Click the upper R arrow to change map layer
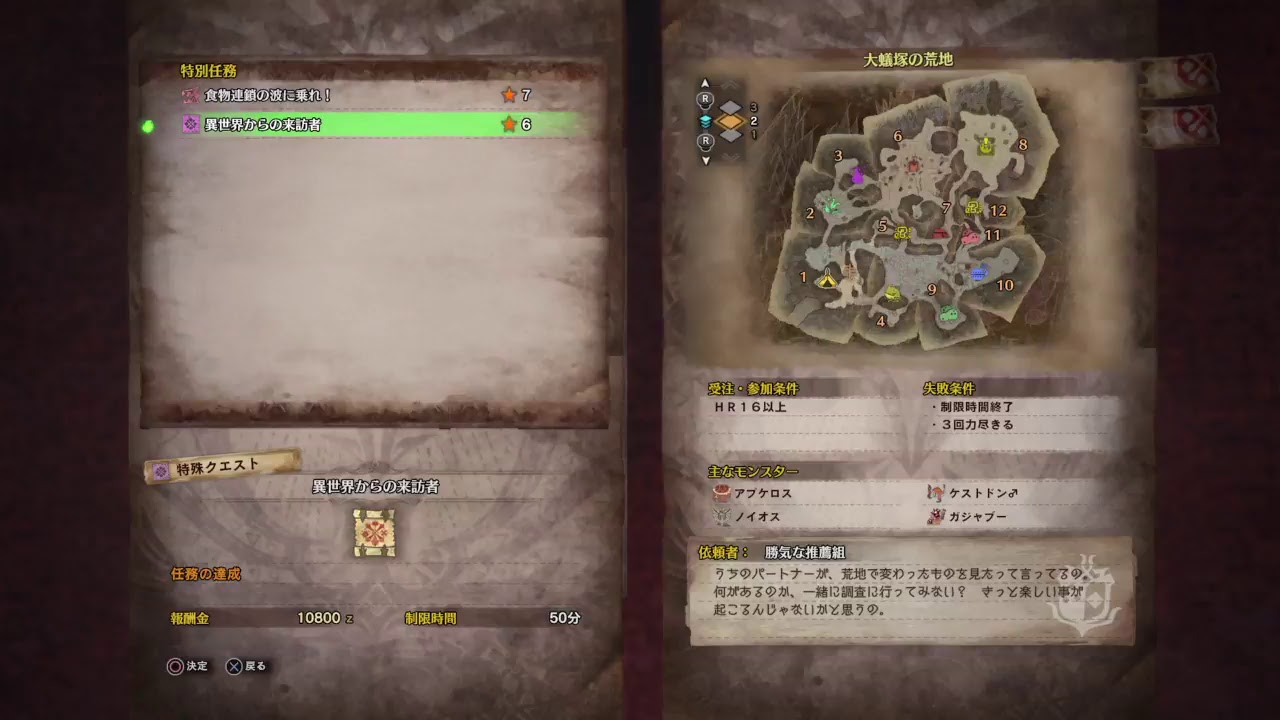Viewport: 1280px width, 720px height. (x=704, y=100)
